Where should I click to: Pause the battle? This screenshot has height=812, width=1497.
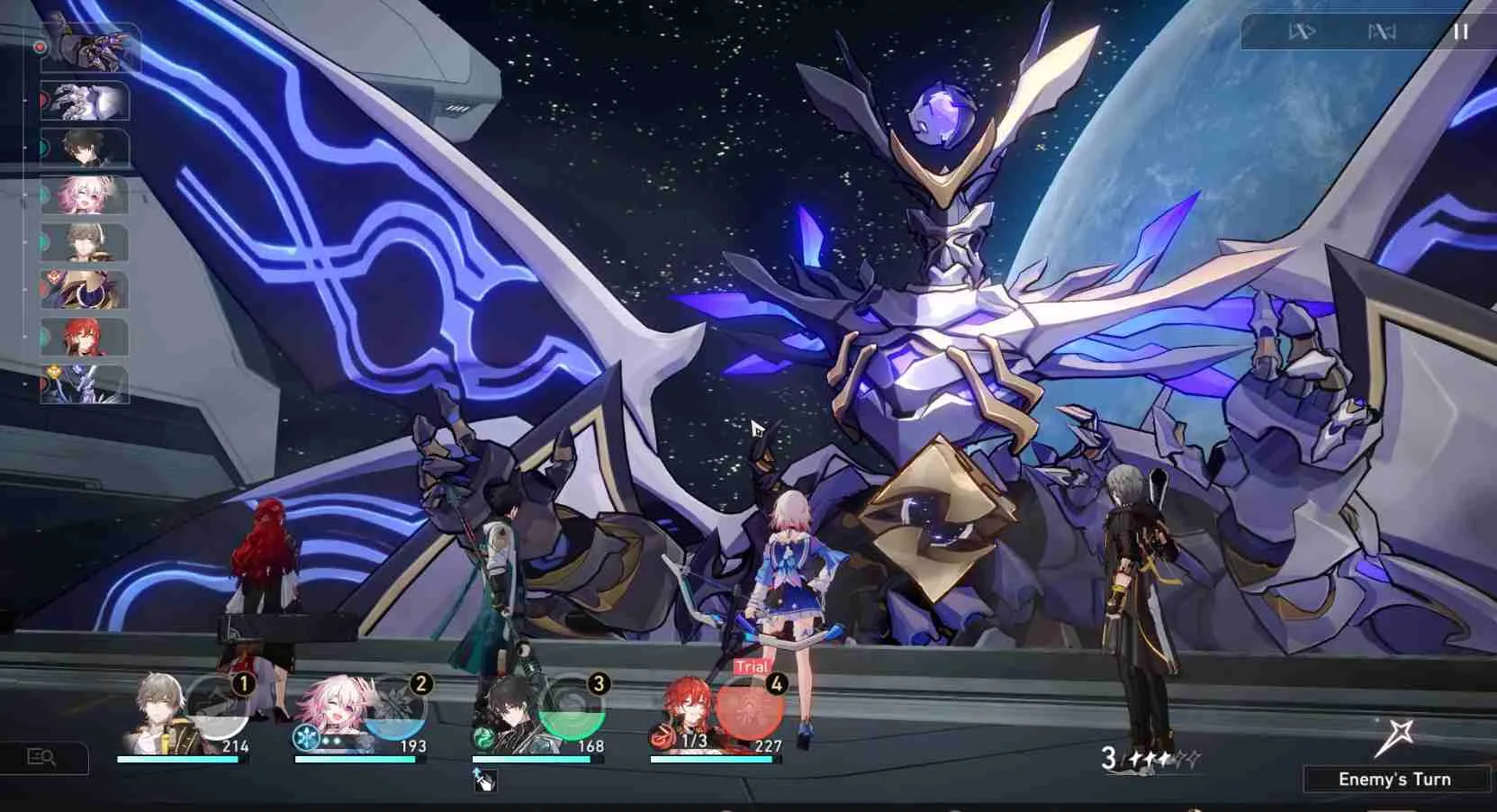point(1460,32)
